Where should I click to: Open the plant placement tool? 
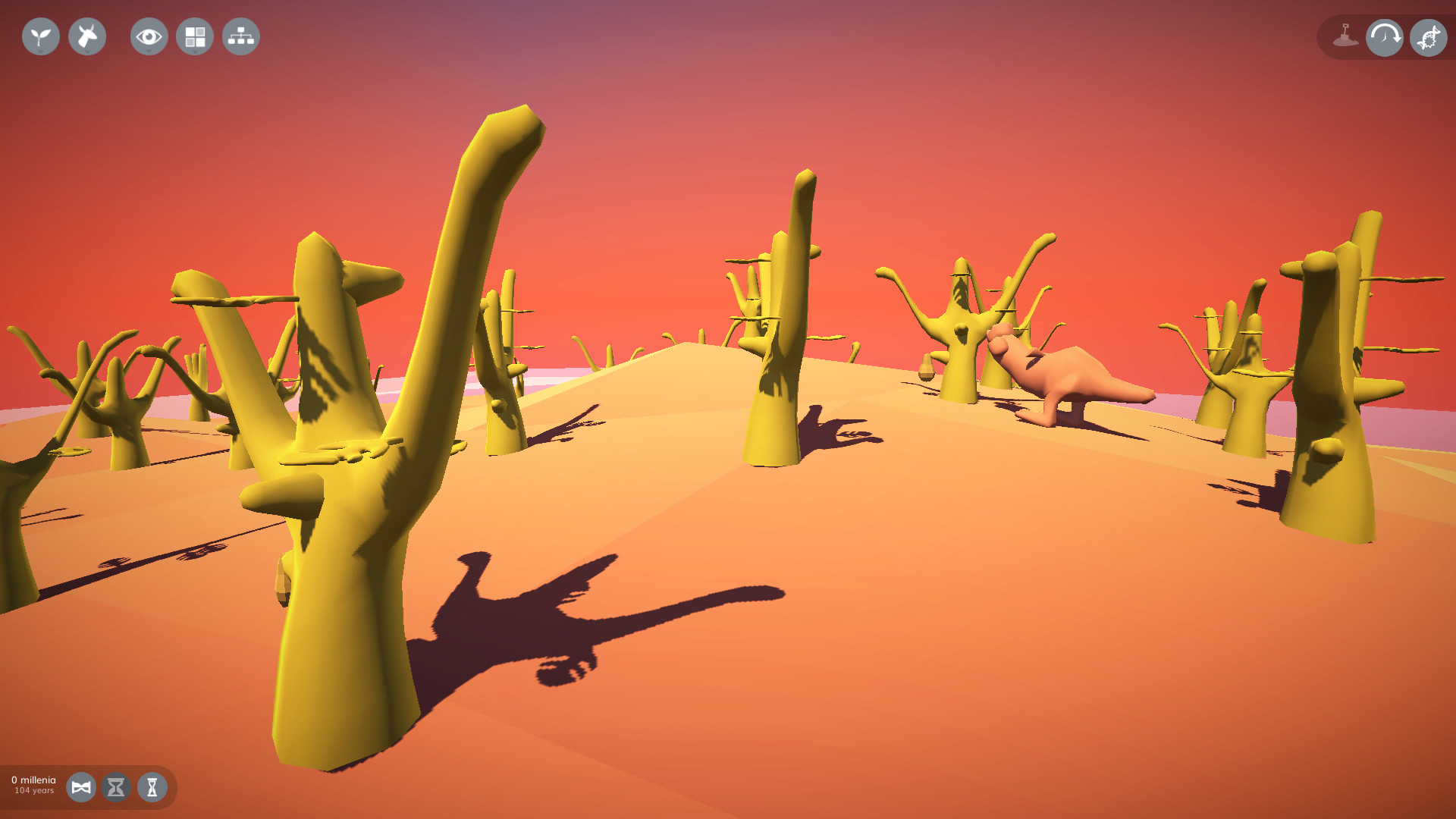tap(40, 36)
